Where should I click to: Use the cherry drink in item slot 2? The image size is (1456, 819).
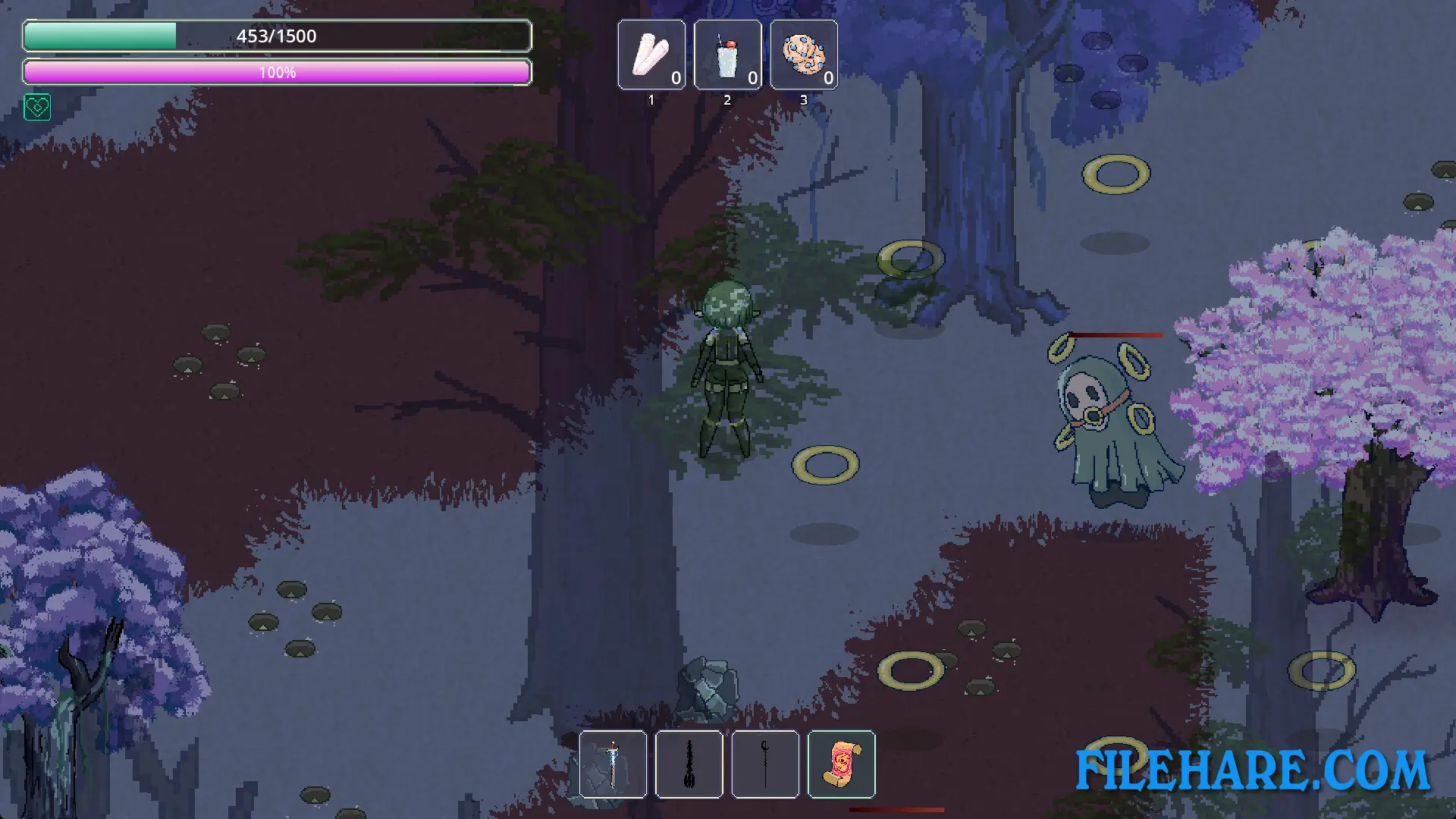727,55
